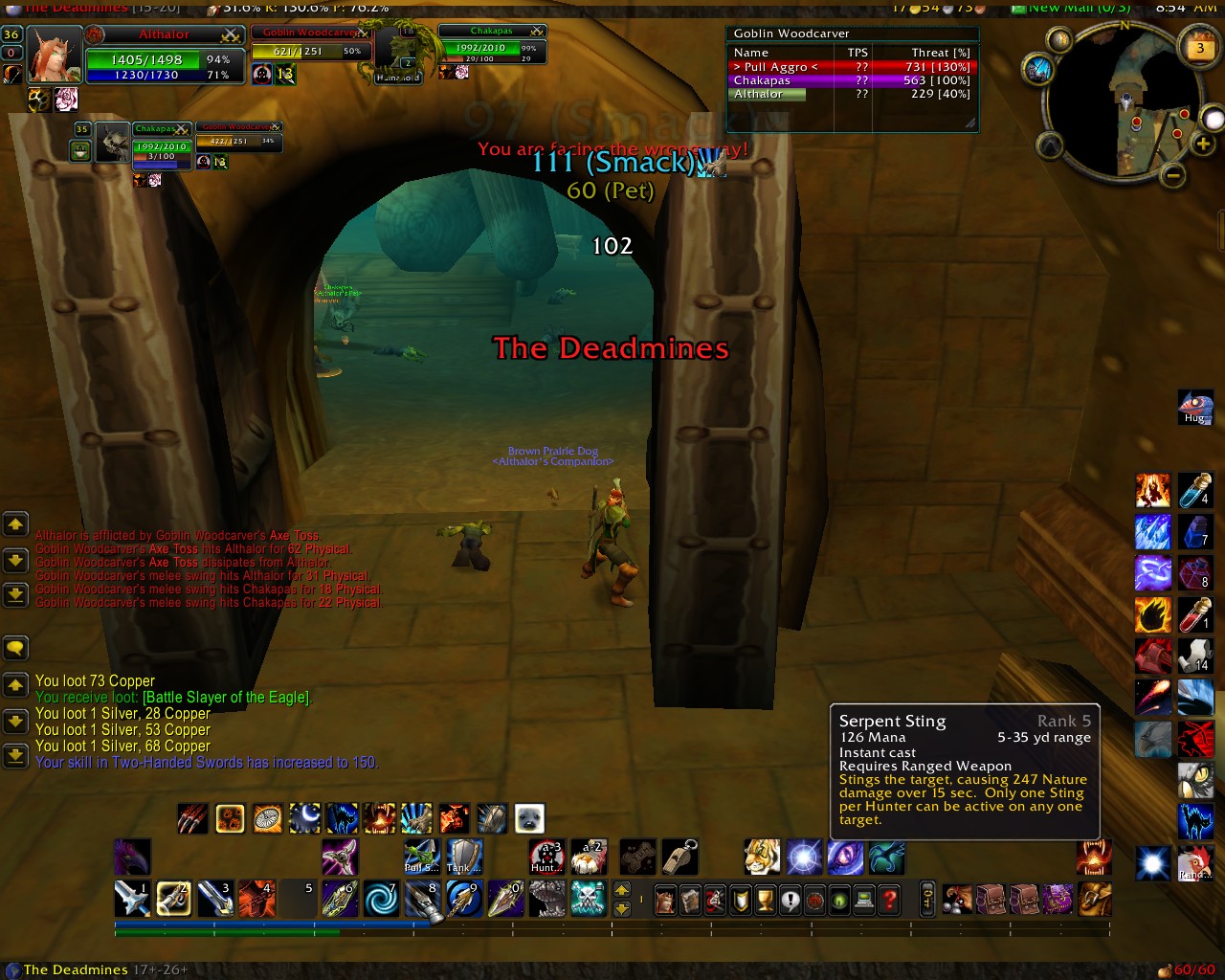This screenshot has width=1225, height=980.
Task: Activate the Tank shield macro button
Action: pyautogui.click(x=464, y=857)
